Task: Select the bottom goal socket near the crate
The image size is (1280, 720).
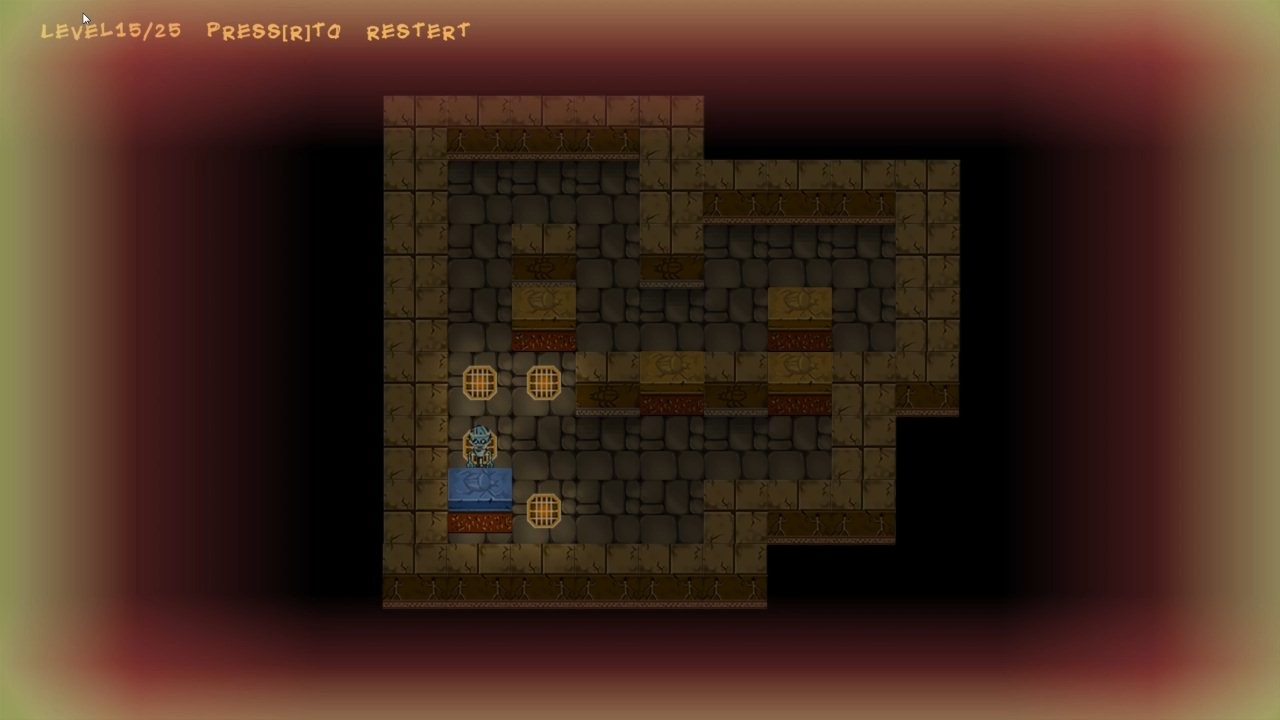Action: coord(543,512)
